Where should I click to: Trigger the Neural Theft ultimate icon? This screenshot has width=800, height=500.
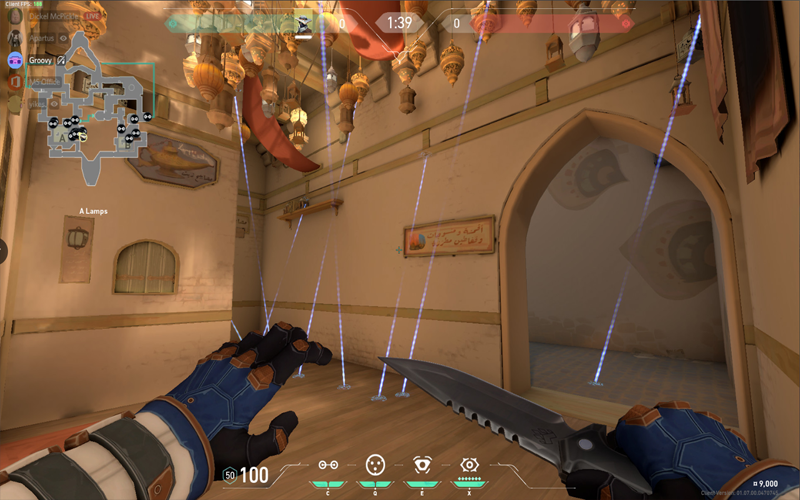coord(469,465)
